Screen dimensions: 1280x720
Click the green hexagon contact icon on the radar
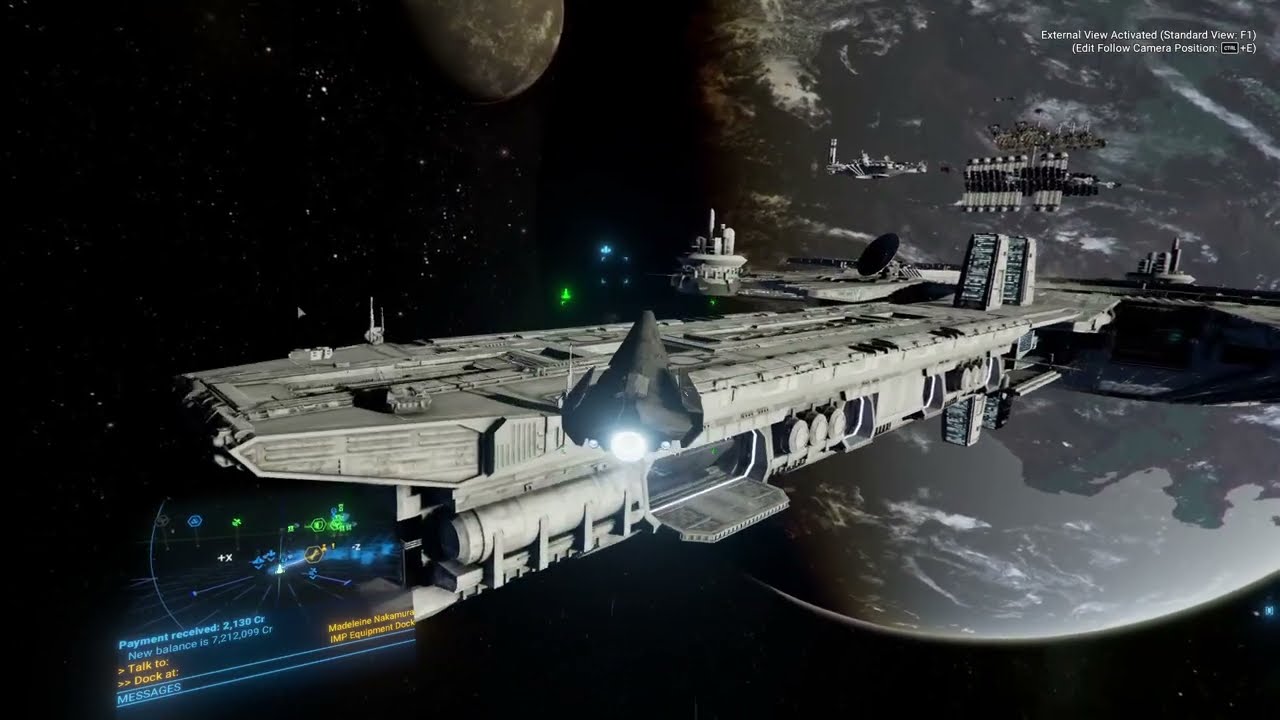click(319, 525)
